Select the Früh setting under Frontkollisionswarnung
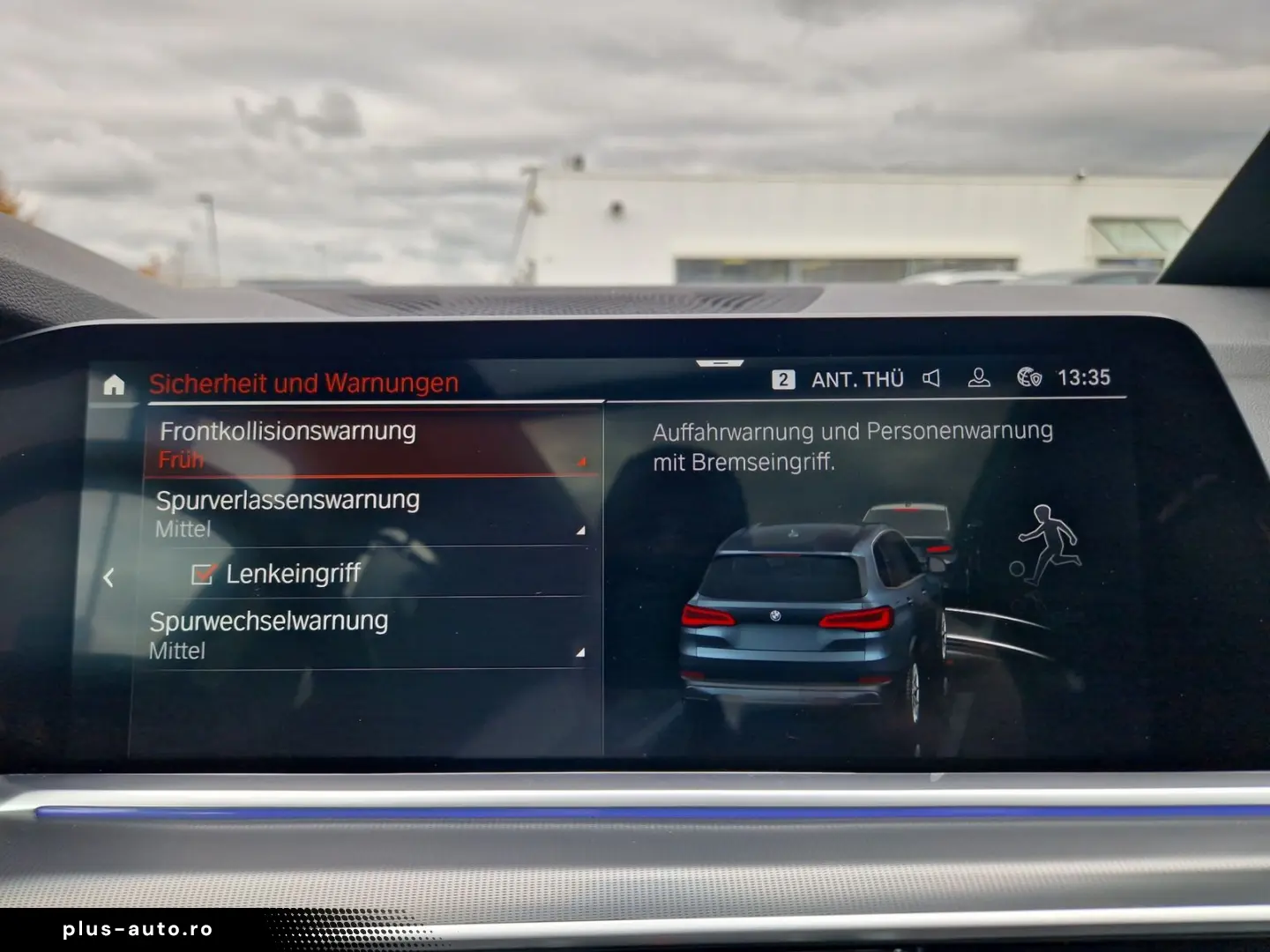 click(180, 459)
